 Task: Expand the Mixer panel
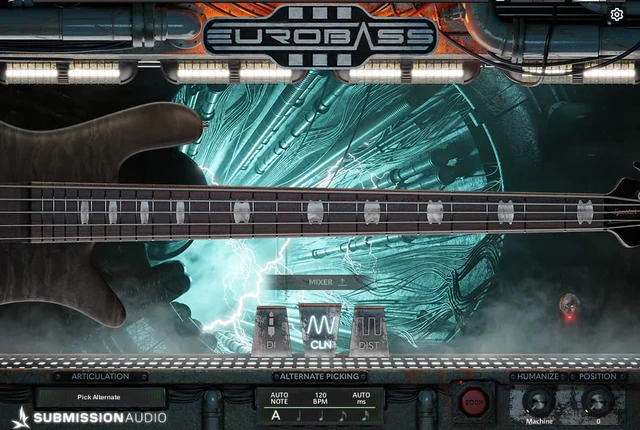click(x=320, y=282)
